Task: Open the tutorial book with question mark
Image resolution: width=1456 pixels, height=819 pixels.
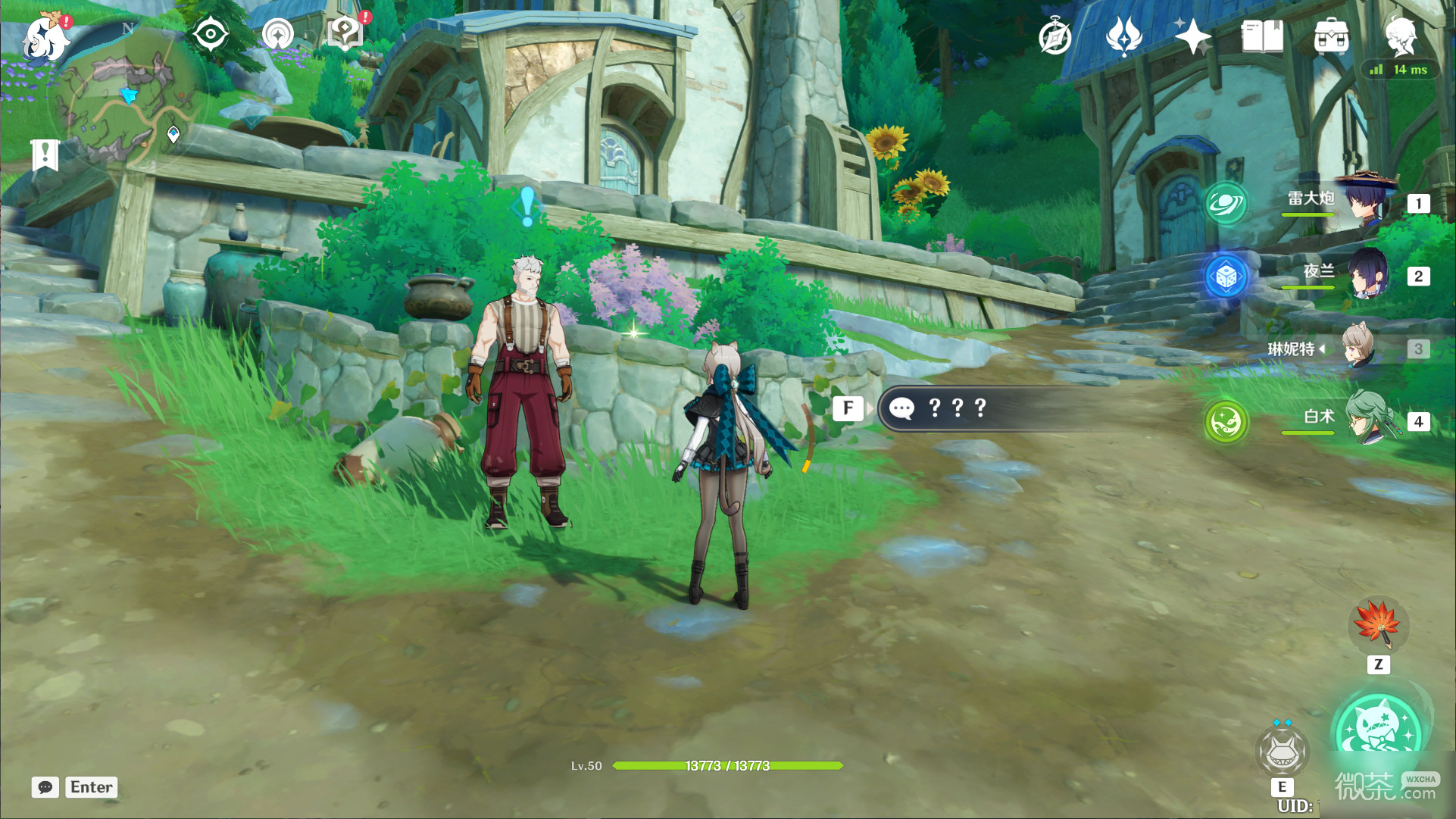Action: [x=345, y=33]
